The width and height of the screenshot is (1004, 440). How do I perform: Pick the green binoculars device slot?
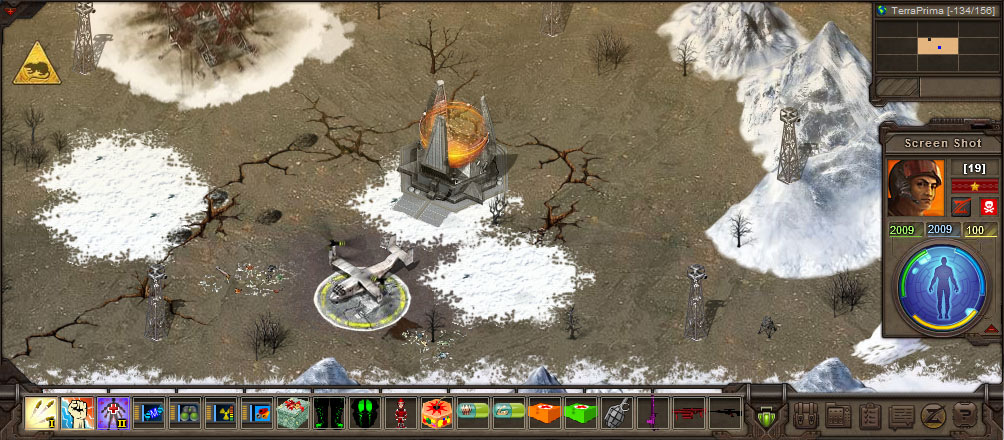coord(184,411)
